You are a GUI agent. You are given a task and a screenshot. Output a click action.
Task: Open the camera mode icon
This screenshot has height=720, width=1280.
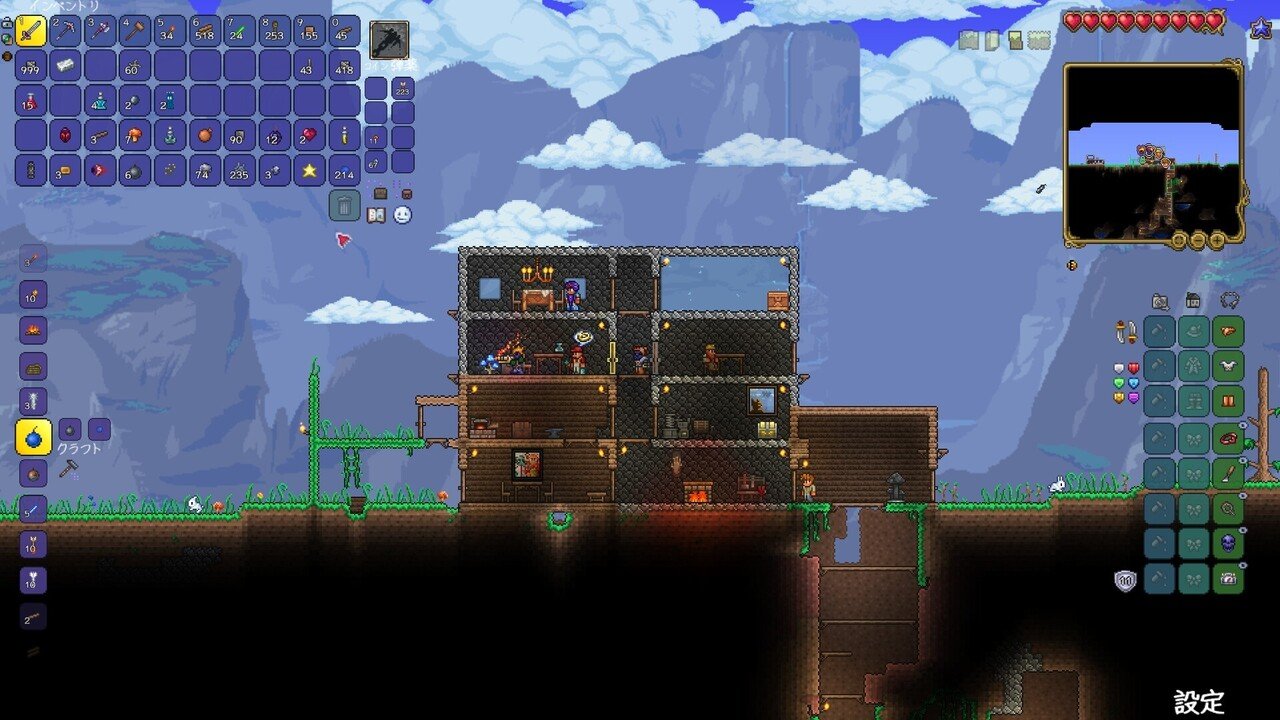coord(1160,300)
